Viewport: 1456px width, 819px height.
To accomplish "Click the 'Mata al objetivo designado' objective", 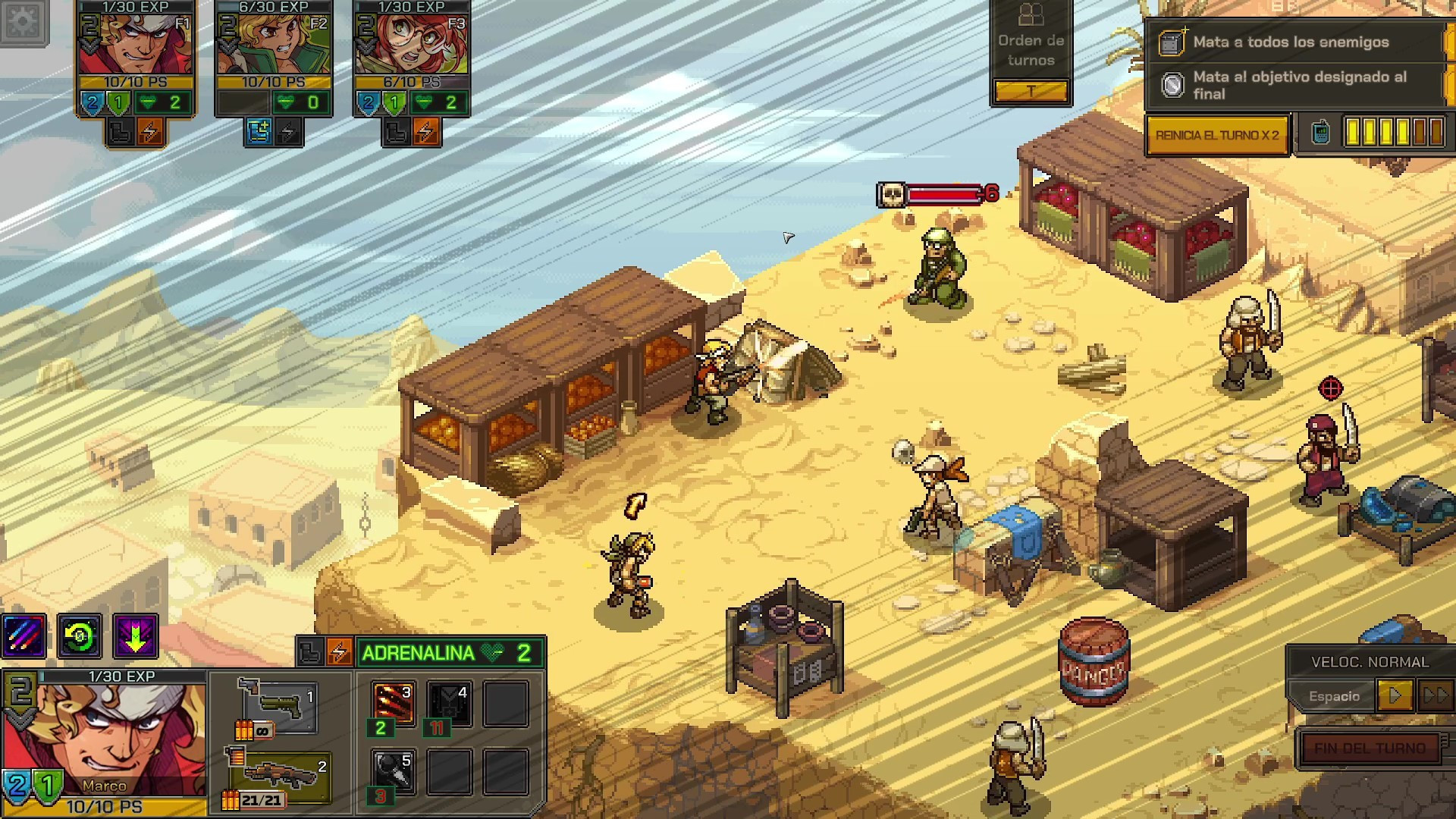I will click(1298, 85).
